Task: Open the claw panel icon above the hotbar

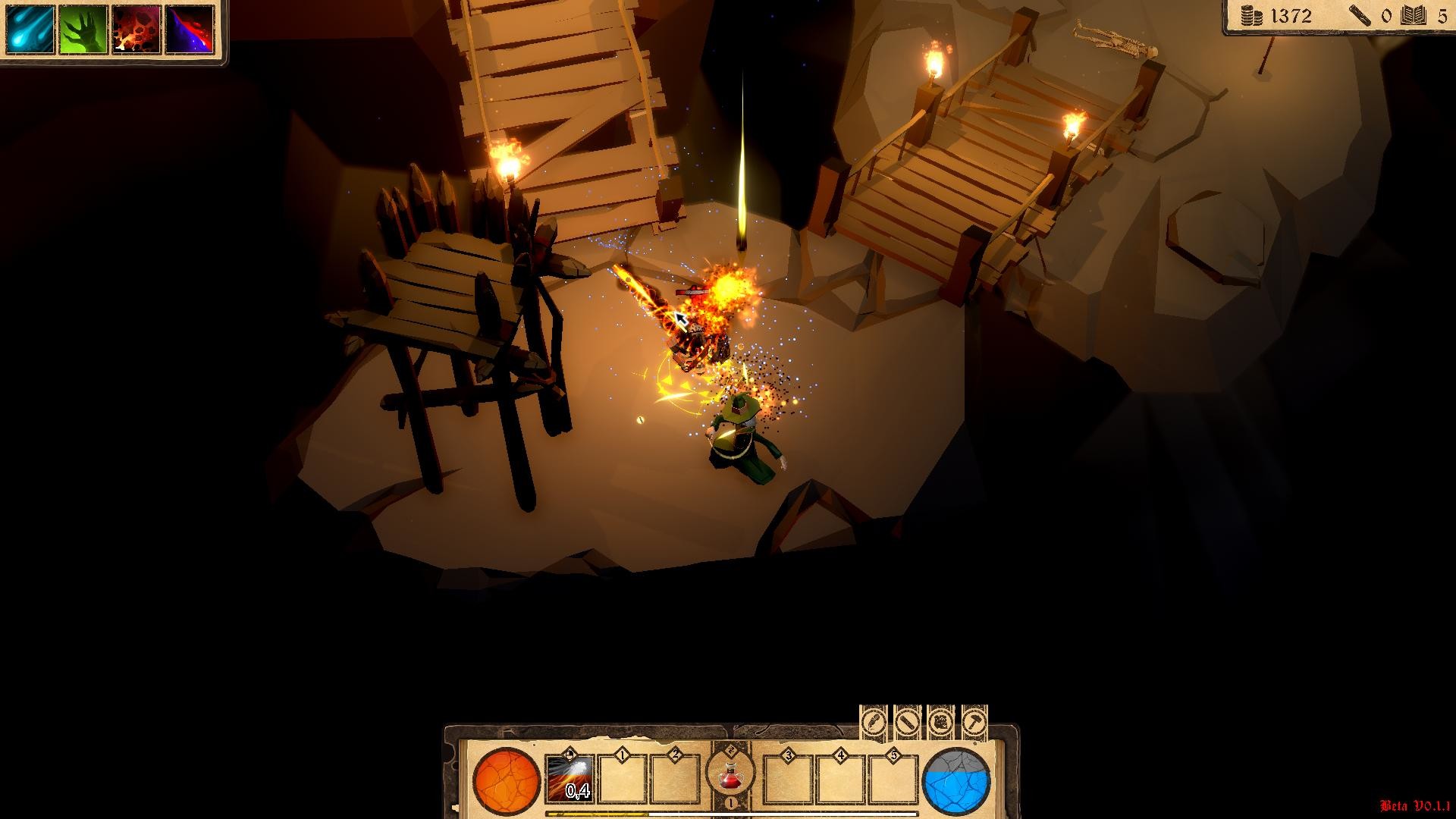Action: coord(940,723)
